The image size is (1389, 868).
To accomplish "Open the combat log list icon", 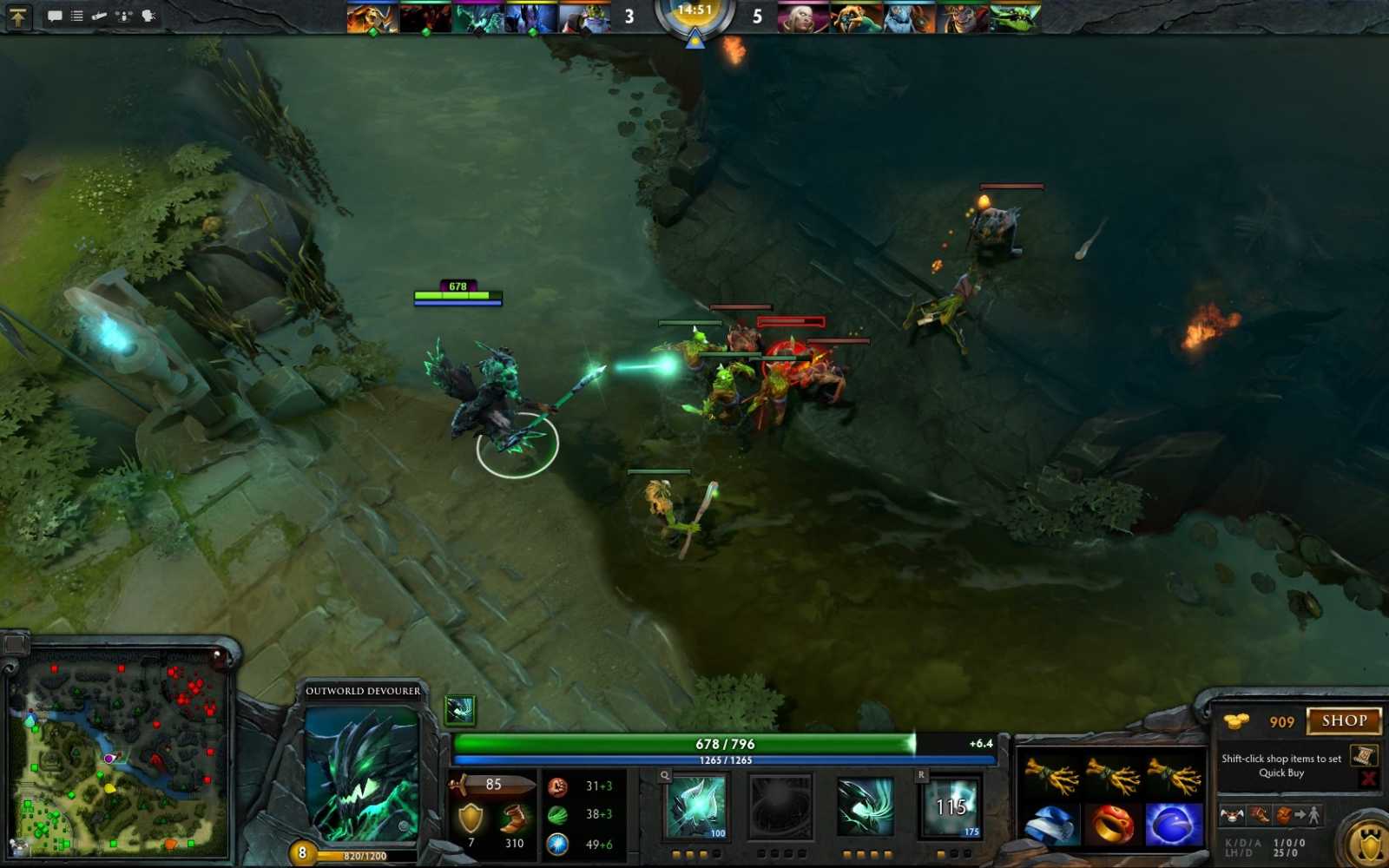I will 76,16.
